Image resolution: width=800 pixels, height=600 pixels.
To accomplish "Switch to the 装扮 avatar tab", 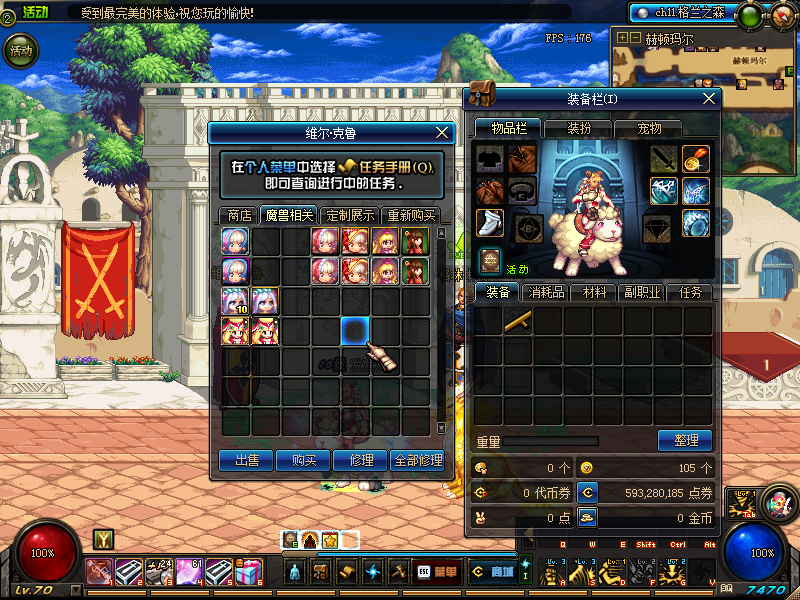I will tap(579, 128).
